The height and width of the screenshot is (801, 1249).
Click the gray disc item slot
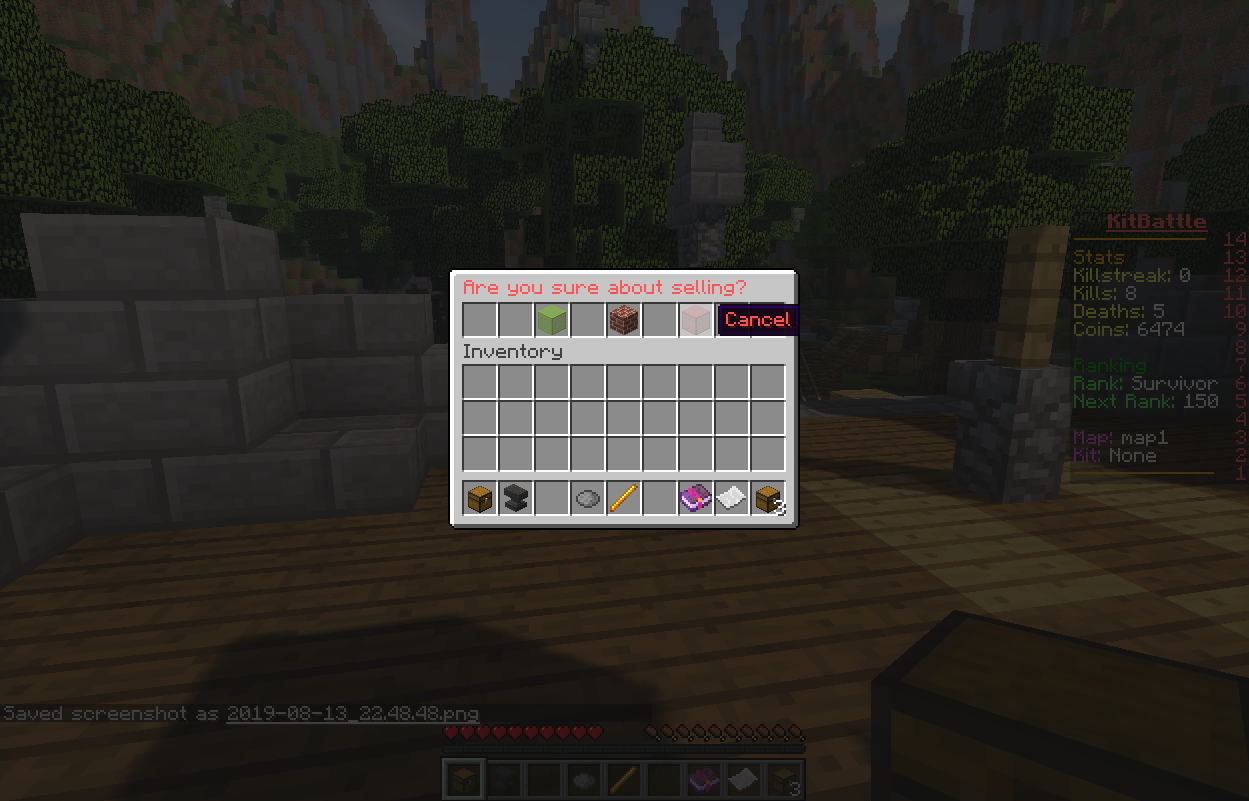click(x=588, y=498)
